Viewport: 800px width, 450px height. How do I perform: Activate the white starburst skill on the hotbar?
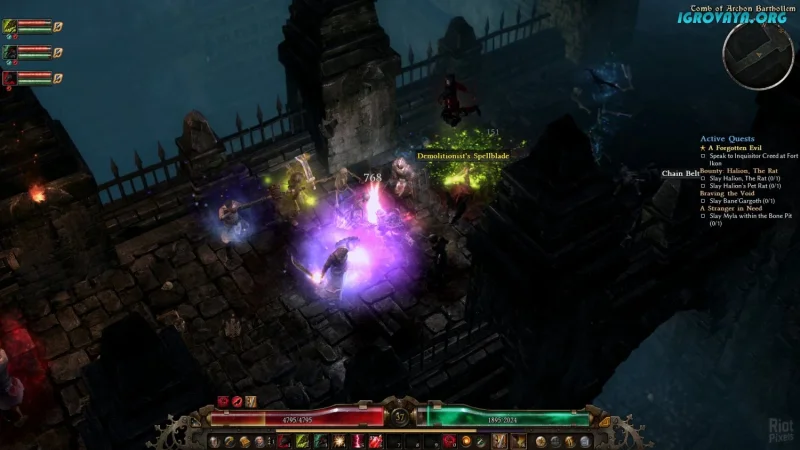pos(337,441)
